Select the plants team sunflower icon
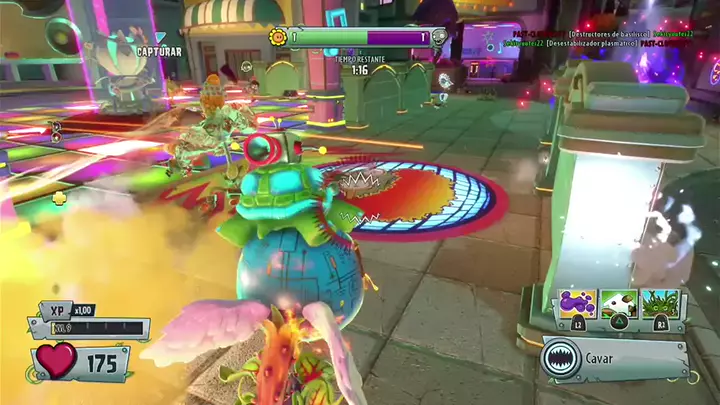The width and height of the screenshot is (720, 405). point(278,37)
